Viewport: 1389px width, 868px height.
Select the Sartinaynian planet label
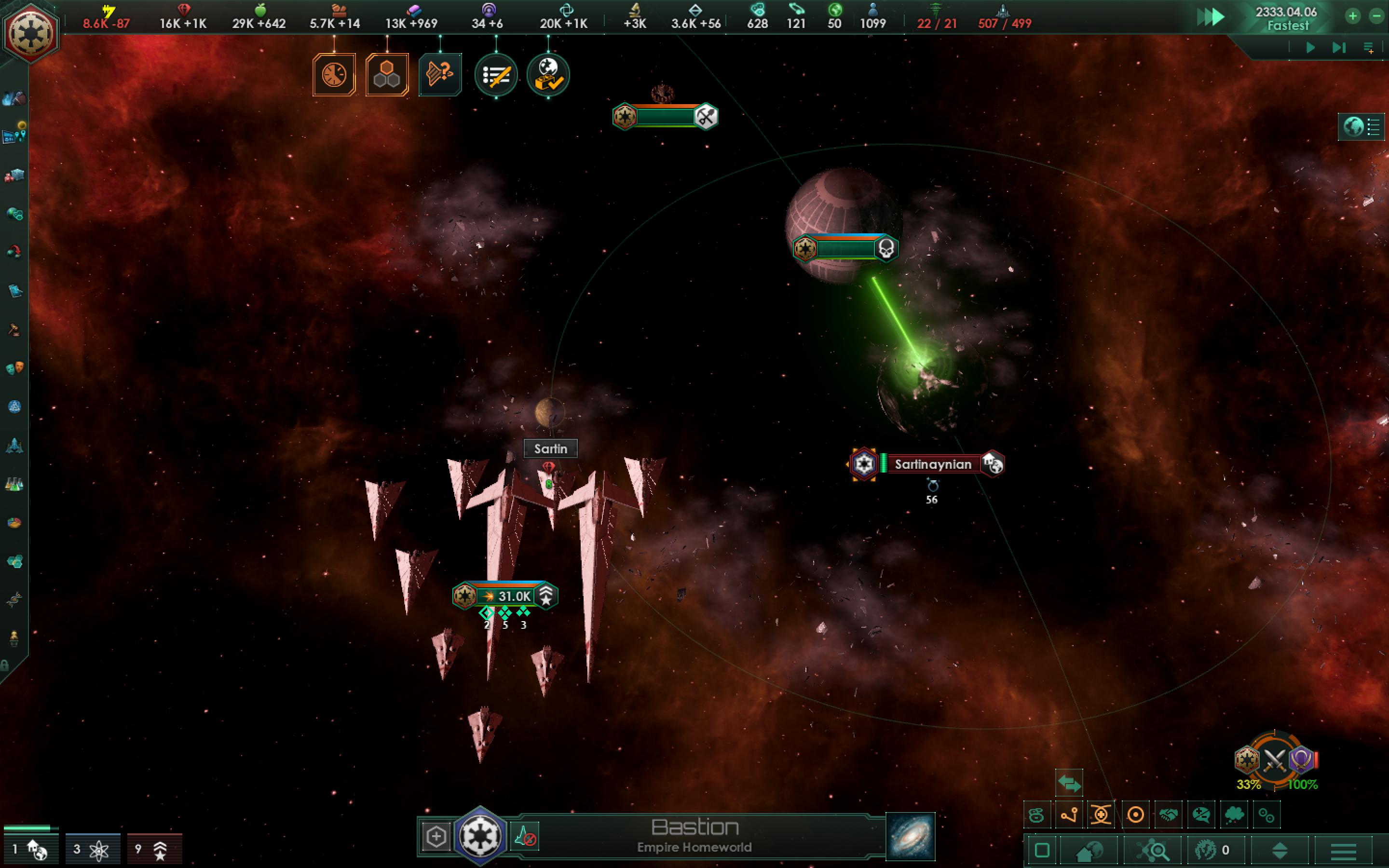[933, 464]
